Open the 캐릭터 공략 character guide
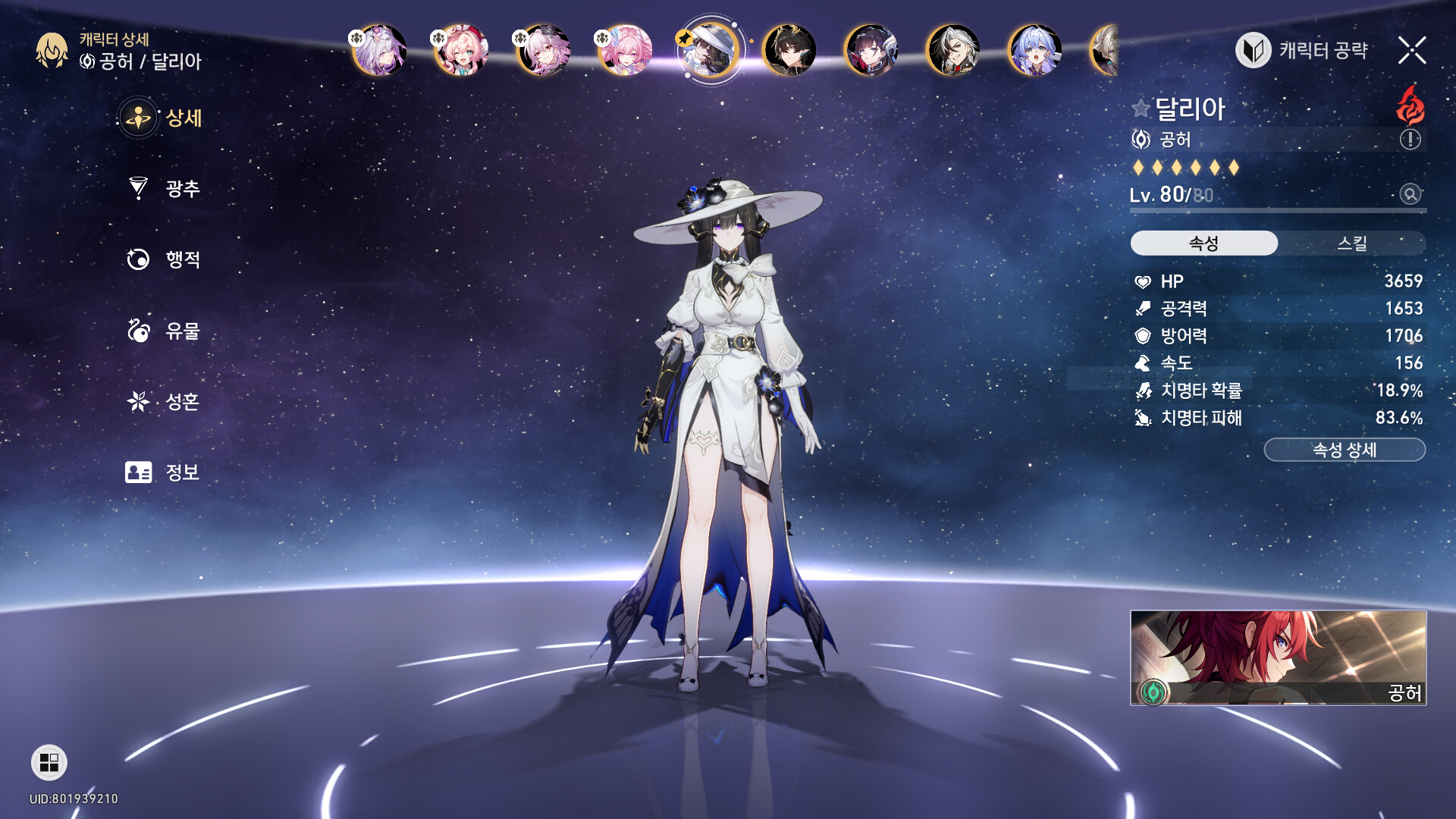Image resolution: width=1456 pixels, height=819 pixels. (1302, 51)
